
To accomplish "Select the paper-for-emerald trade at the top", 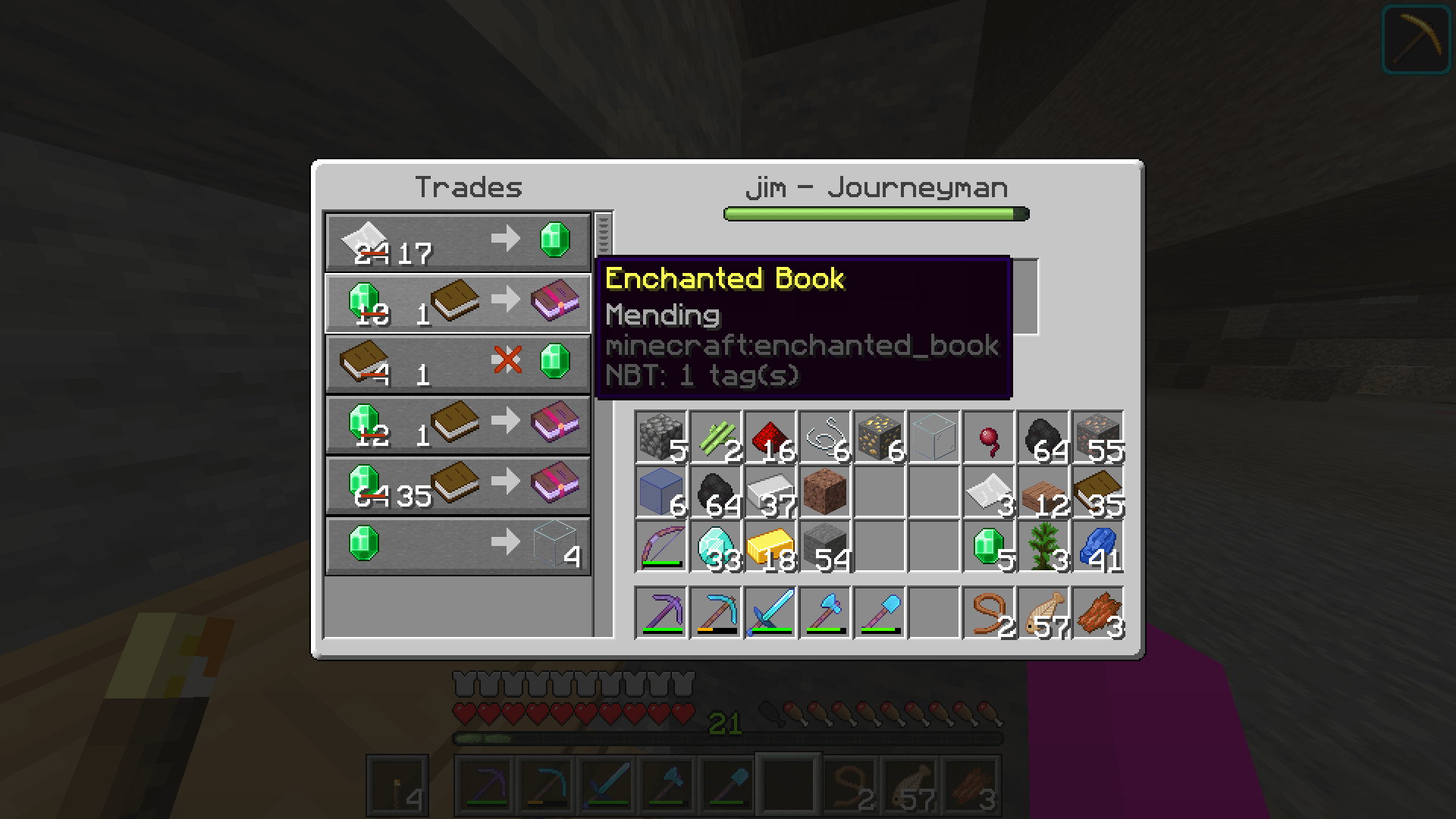I will point(457,241).
